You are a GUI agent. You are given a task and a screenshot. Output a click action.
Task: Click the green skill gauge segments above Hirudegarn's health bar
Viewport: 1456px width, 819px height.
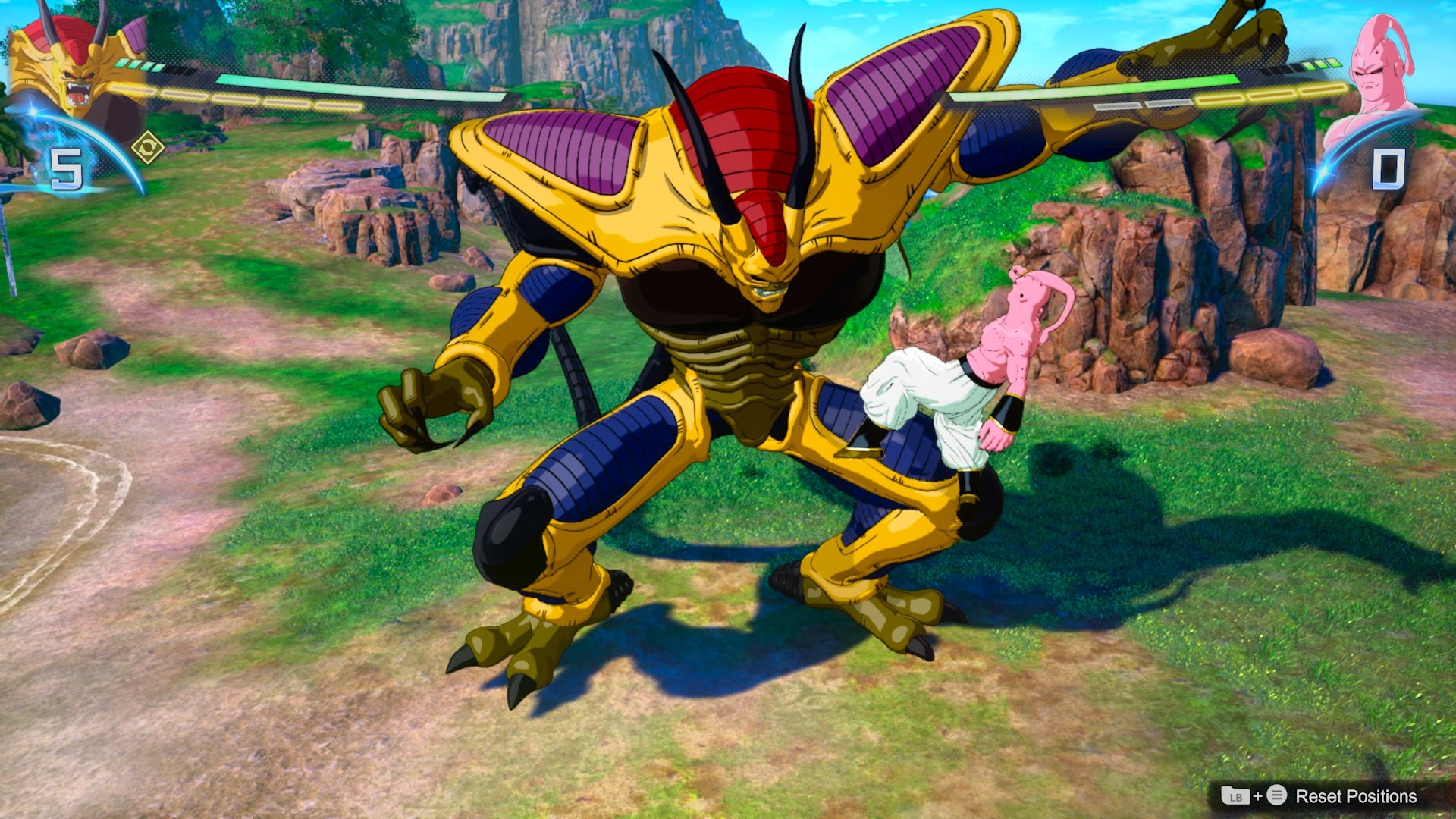[136, 64]
